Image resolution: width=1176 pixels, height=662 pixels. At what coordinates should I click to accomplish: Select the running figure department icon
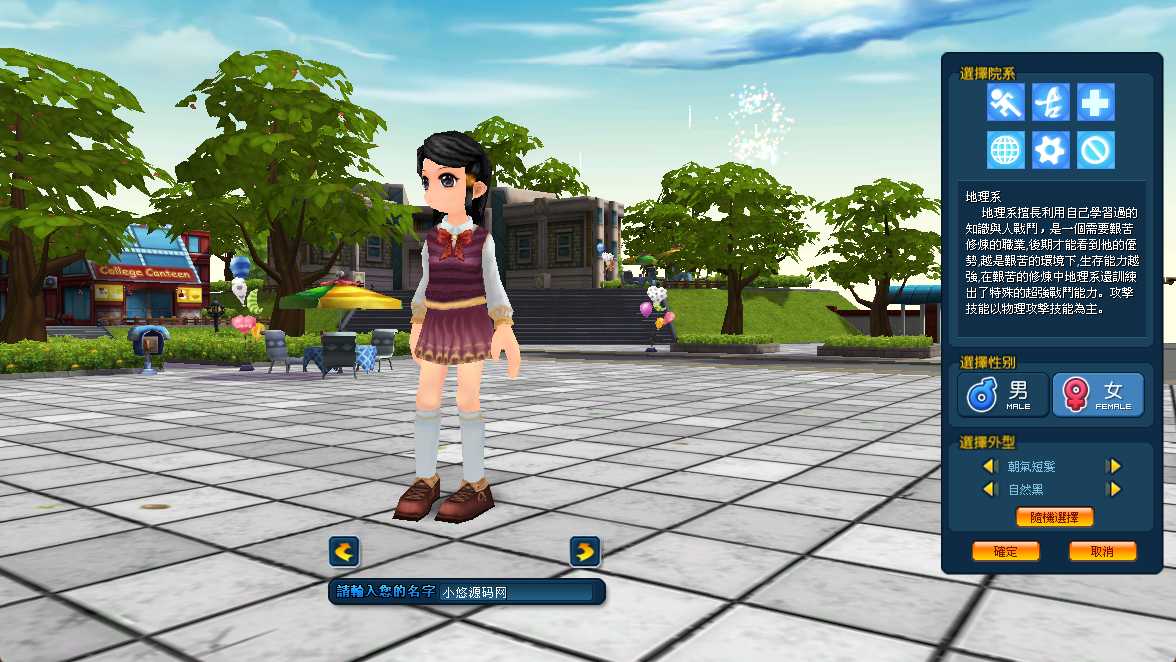(x=1006, y=102)
